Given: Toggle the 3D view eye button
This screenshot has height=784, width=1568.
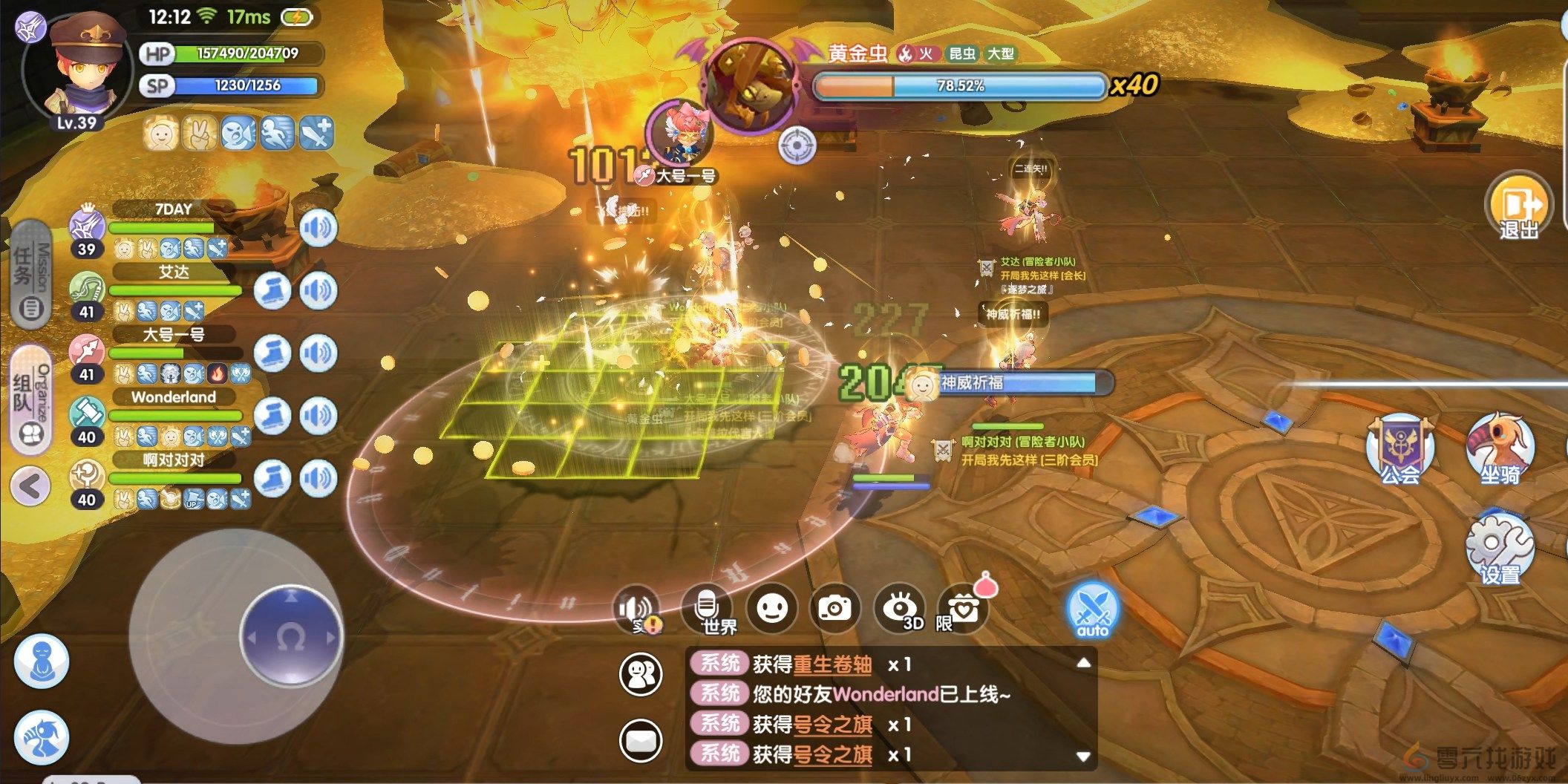Looking at the screenshot, I should 900,609.
